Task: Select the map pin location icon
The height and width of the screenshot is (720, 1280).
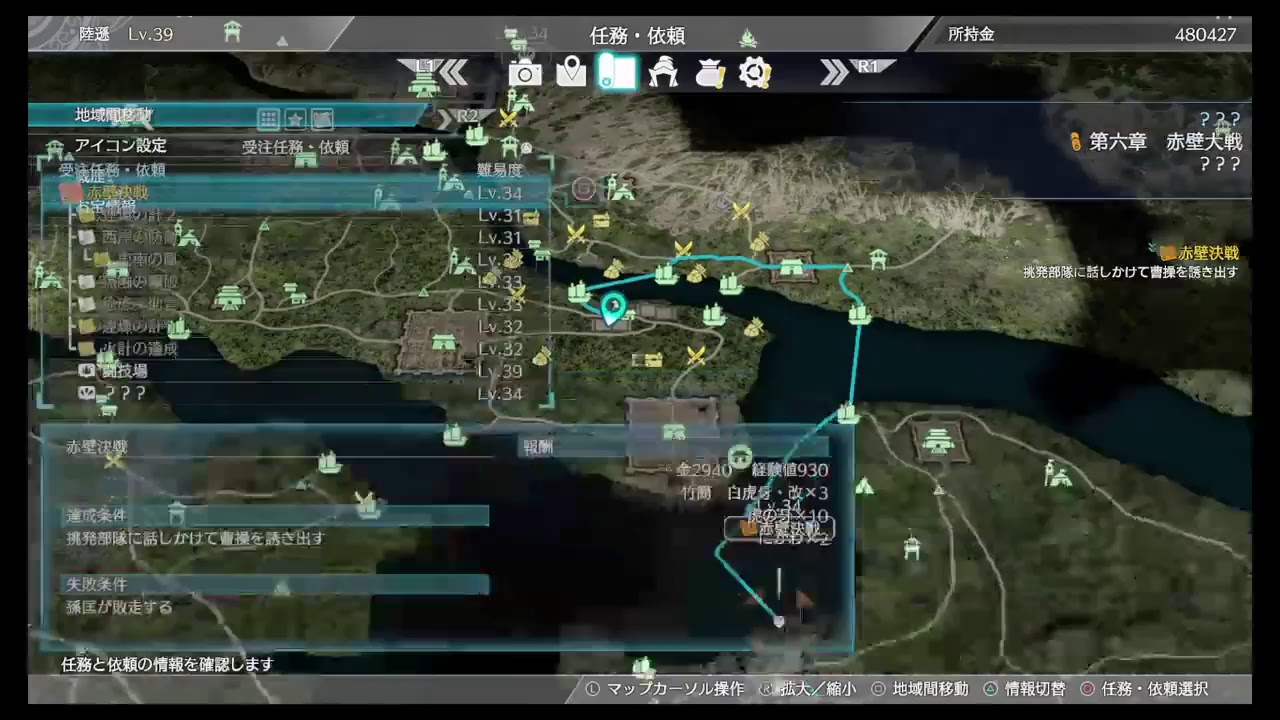Action: [571, 73]
